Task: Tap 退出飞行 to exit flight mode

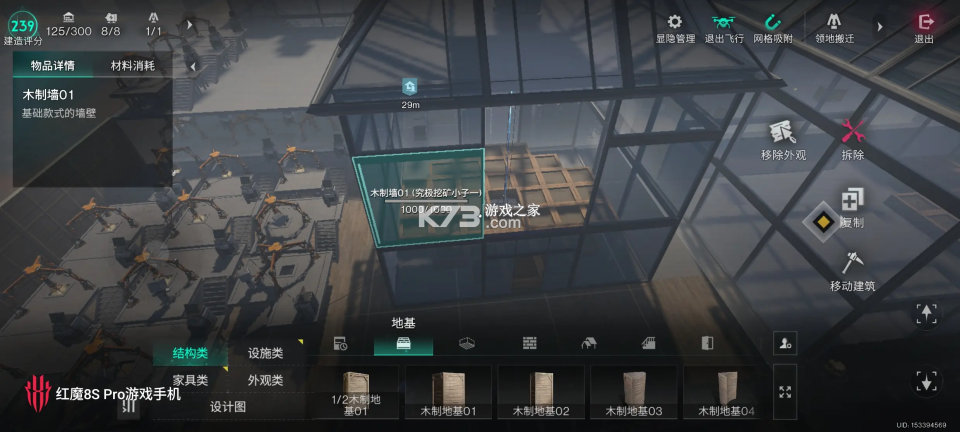Action: coord(724,27)
